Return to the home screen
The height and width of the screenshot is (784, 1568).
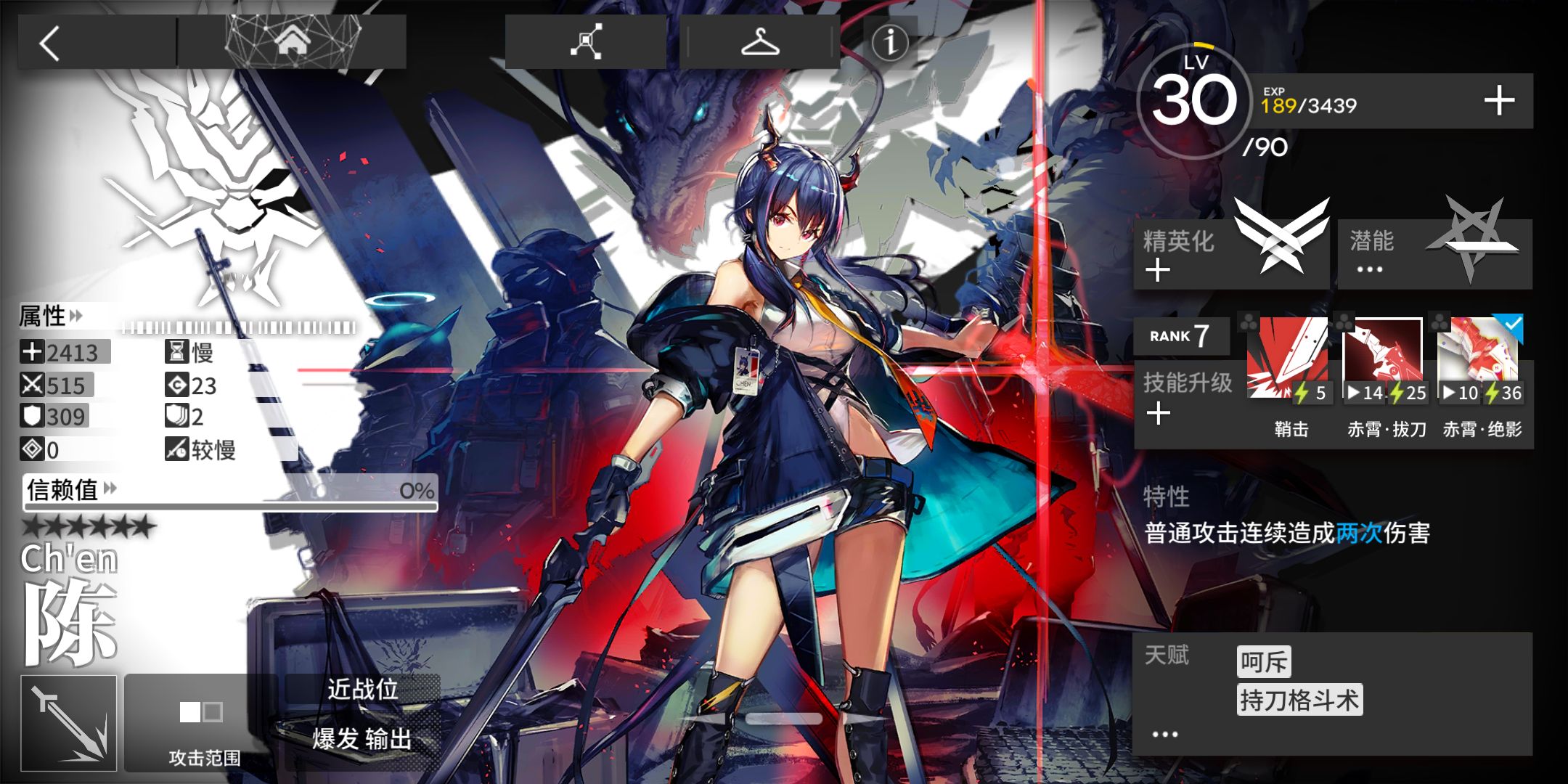tap(292, 42)
